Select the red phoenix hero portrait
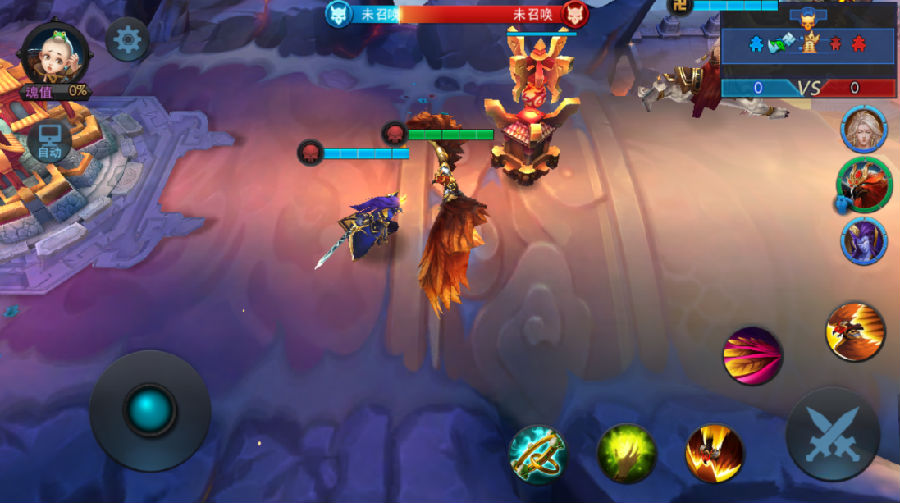This screenshot has height=503, width=900. (x=864, y=184)
